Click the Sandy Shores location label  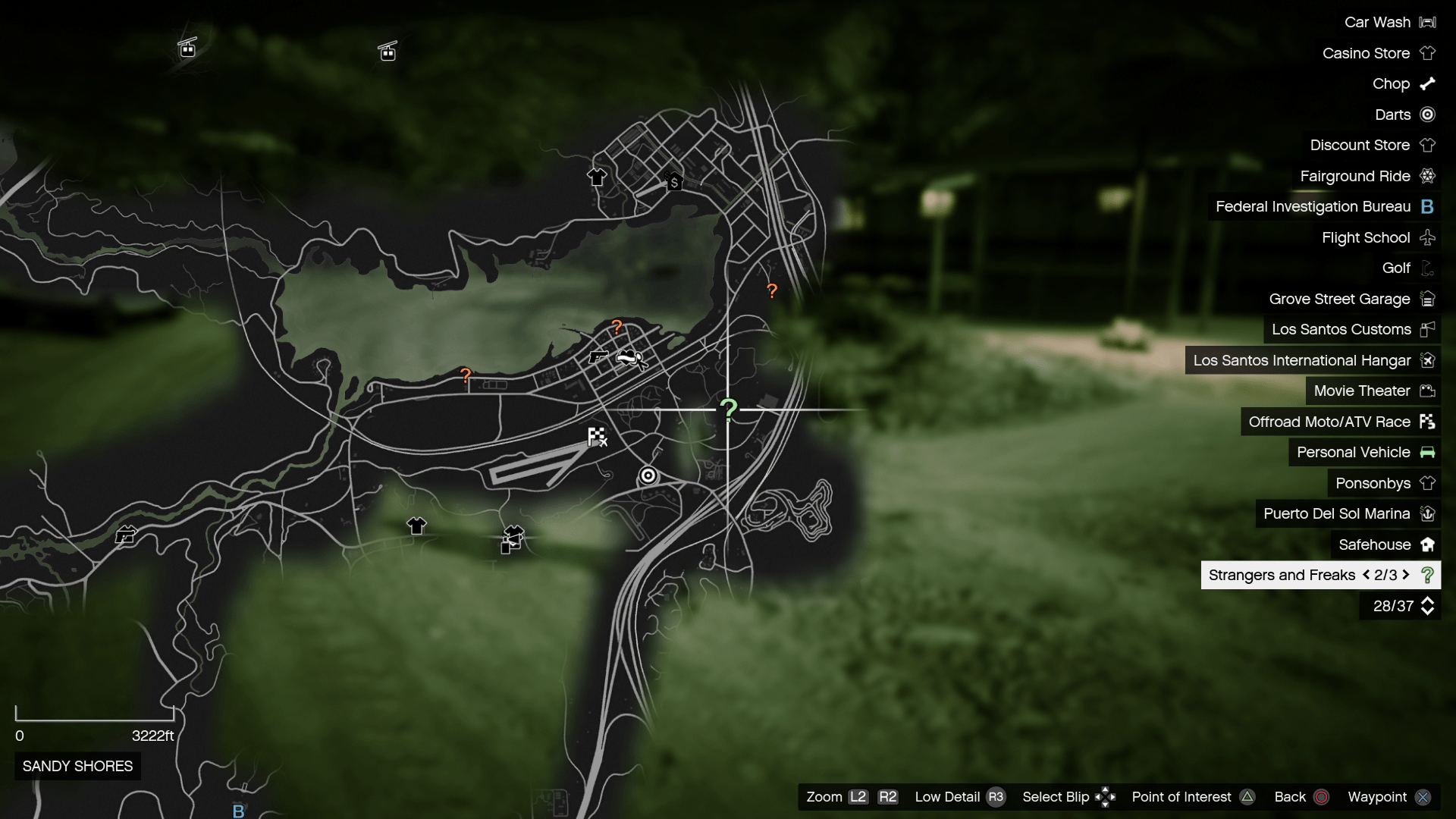[77, 766]
